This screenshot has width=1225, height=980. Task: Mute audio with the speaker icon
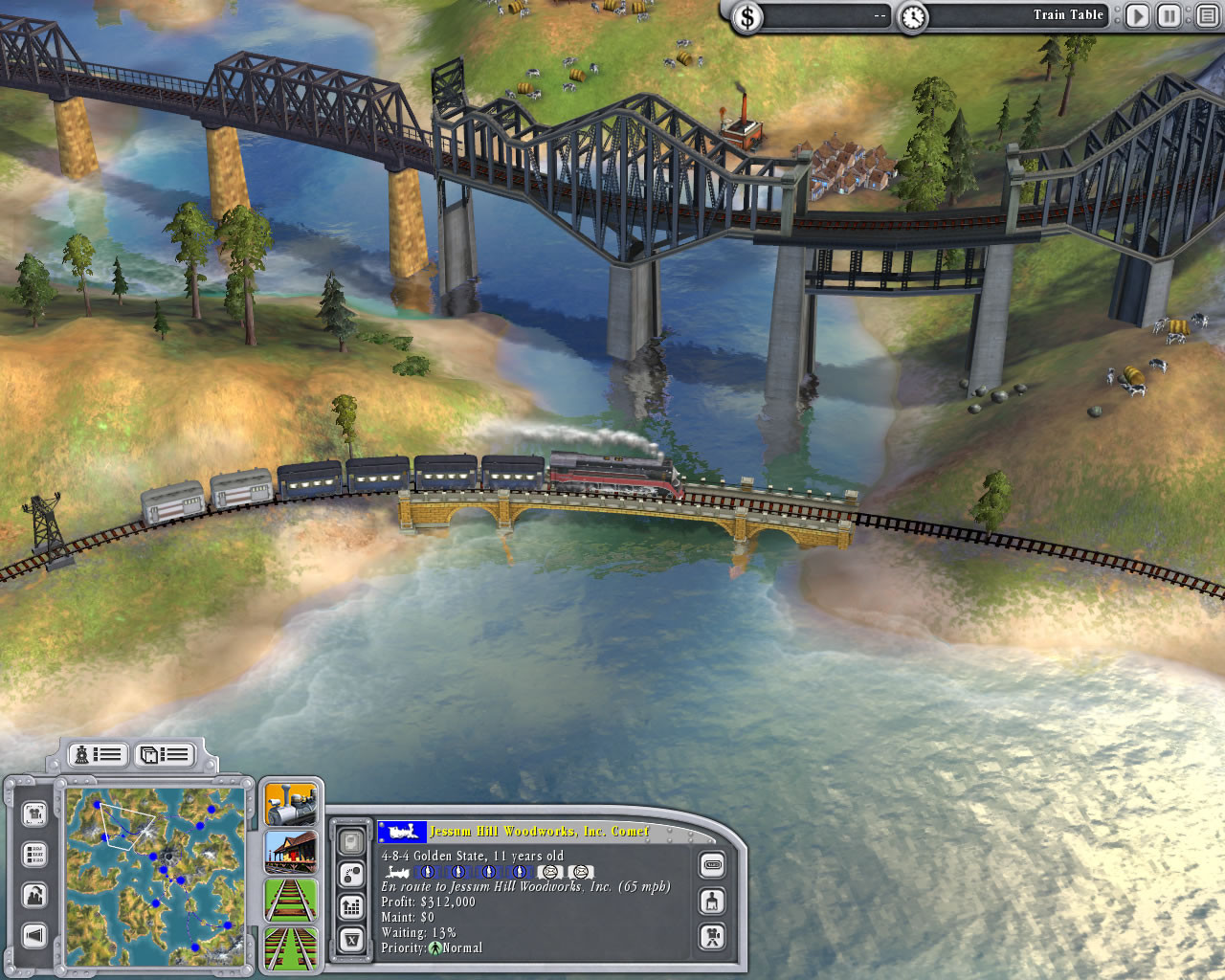click(x=35, y=935)
